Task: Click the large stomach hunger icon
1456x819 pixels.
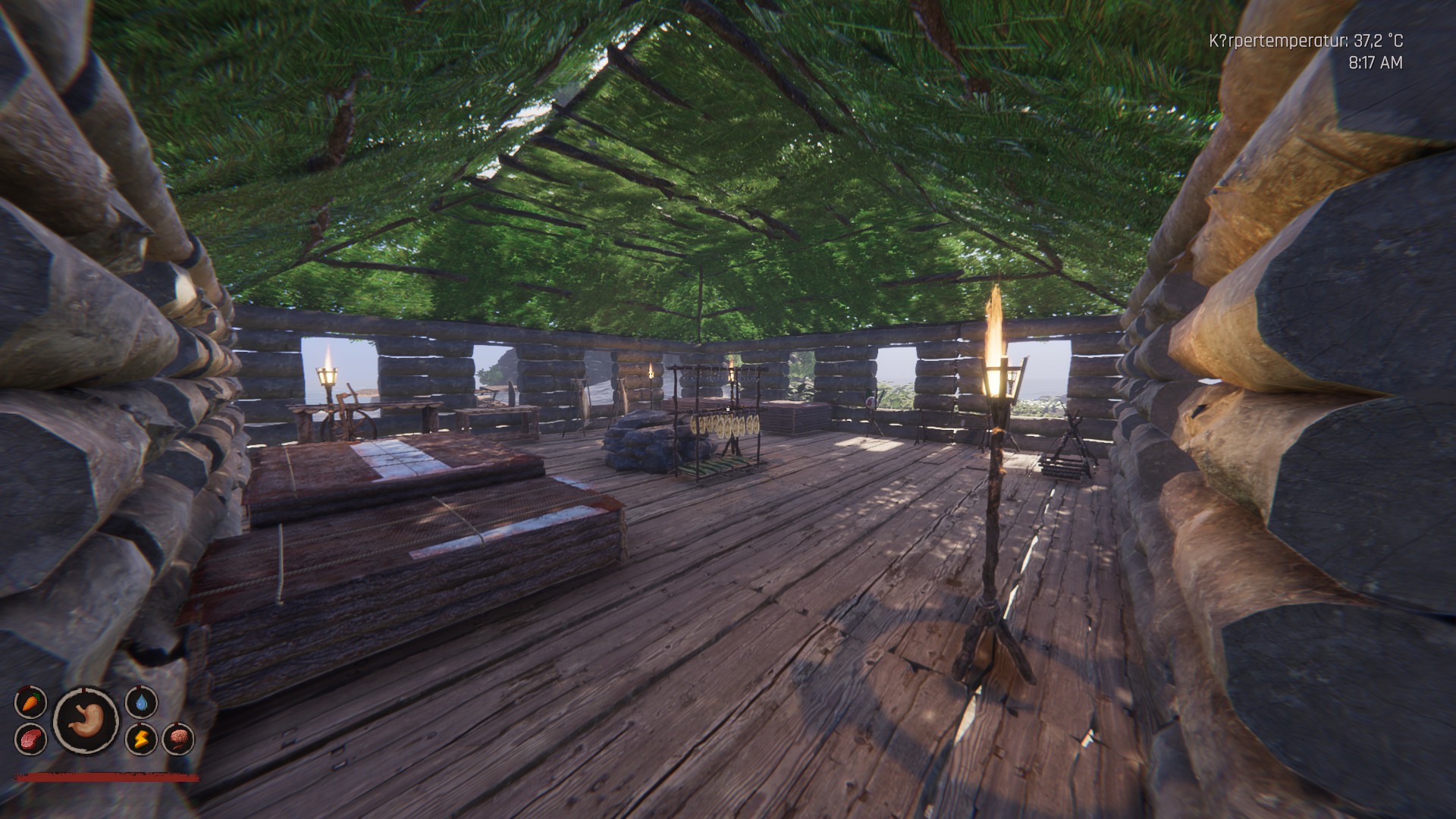Action: click(86, 720)
